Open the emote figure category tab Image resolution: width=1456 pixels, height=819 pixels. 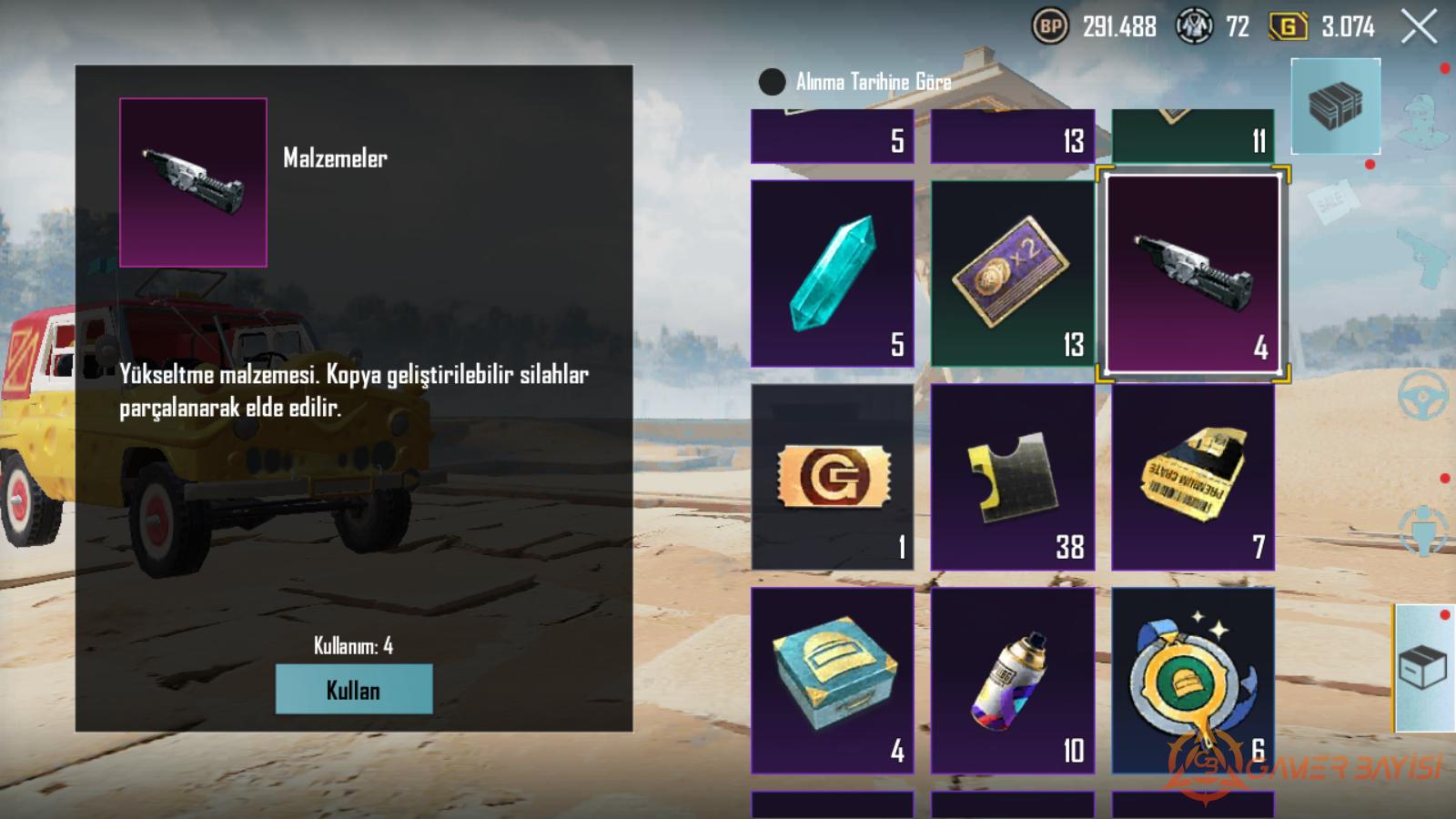[x=1424, y=530]
